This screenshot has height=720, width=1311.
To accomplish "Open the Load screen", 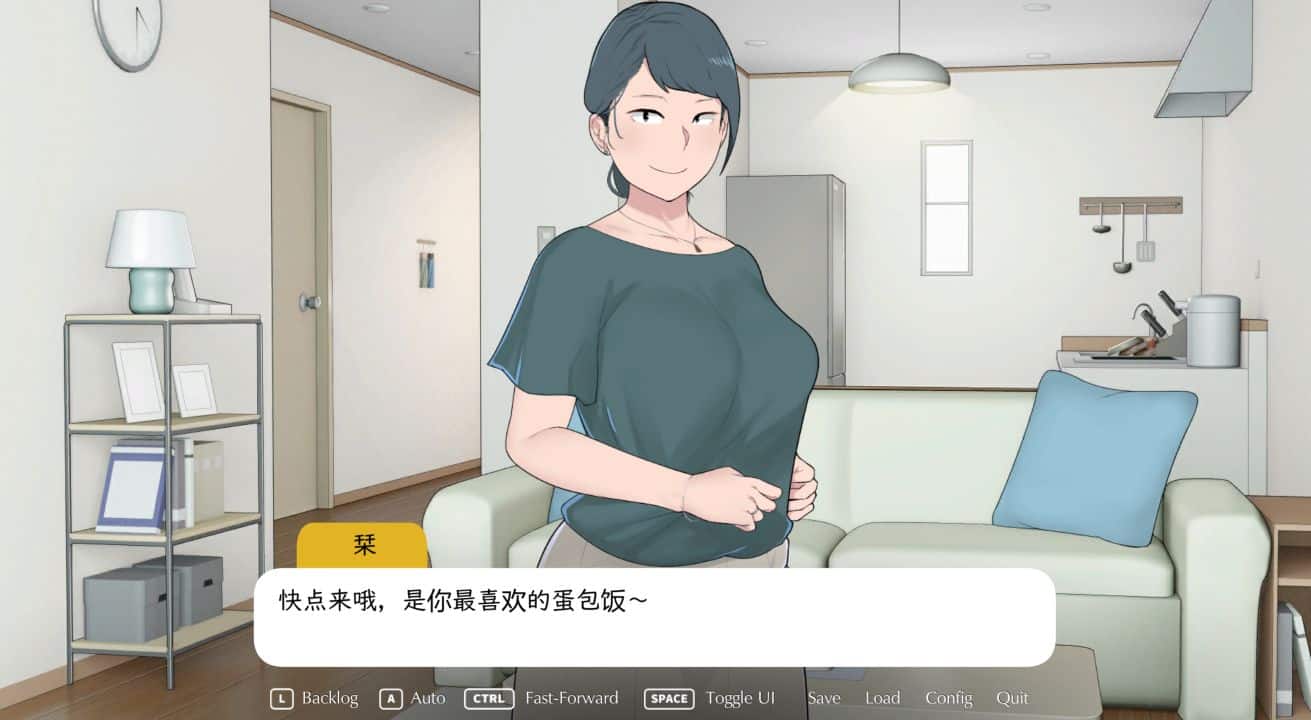I will click(x=883, y=698).
